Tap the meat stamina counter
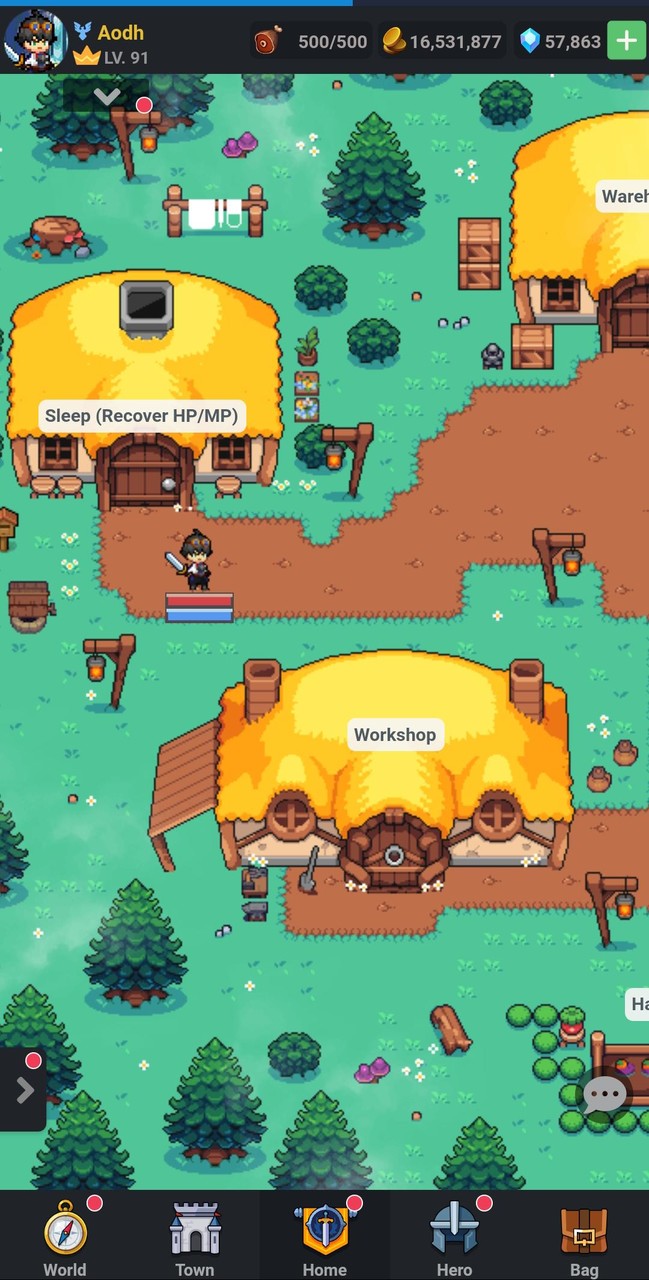This screenshot has height=1280, width=649. pyautogui.click(x=312, y=41)
